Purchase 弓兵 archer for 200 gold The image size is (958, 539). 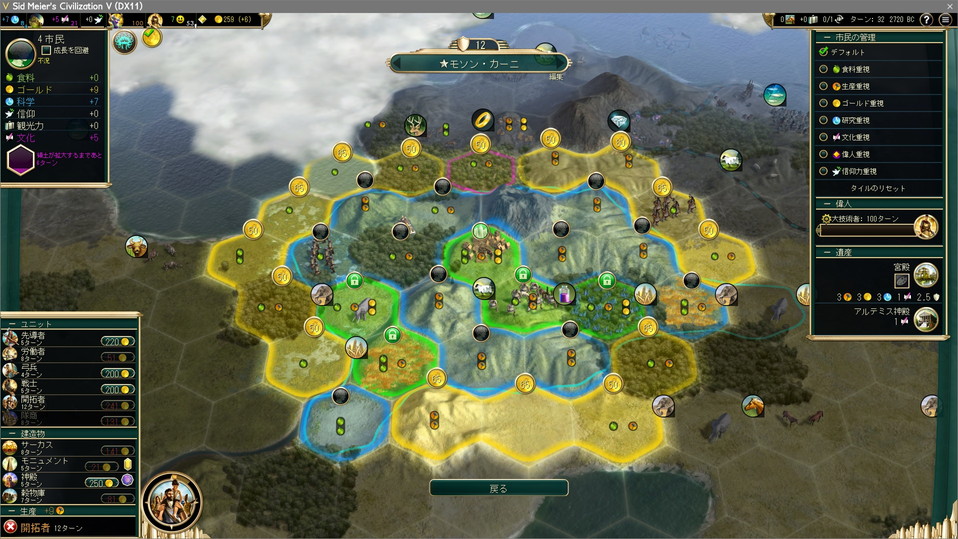pos(118,372)
